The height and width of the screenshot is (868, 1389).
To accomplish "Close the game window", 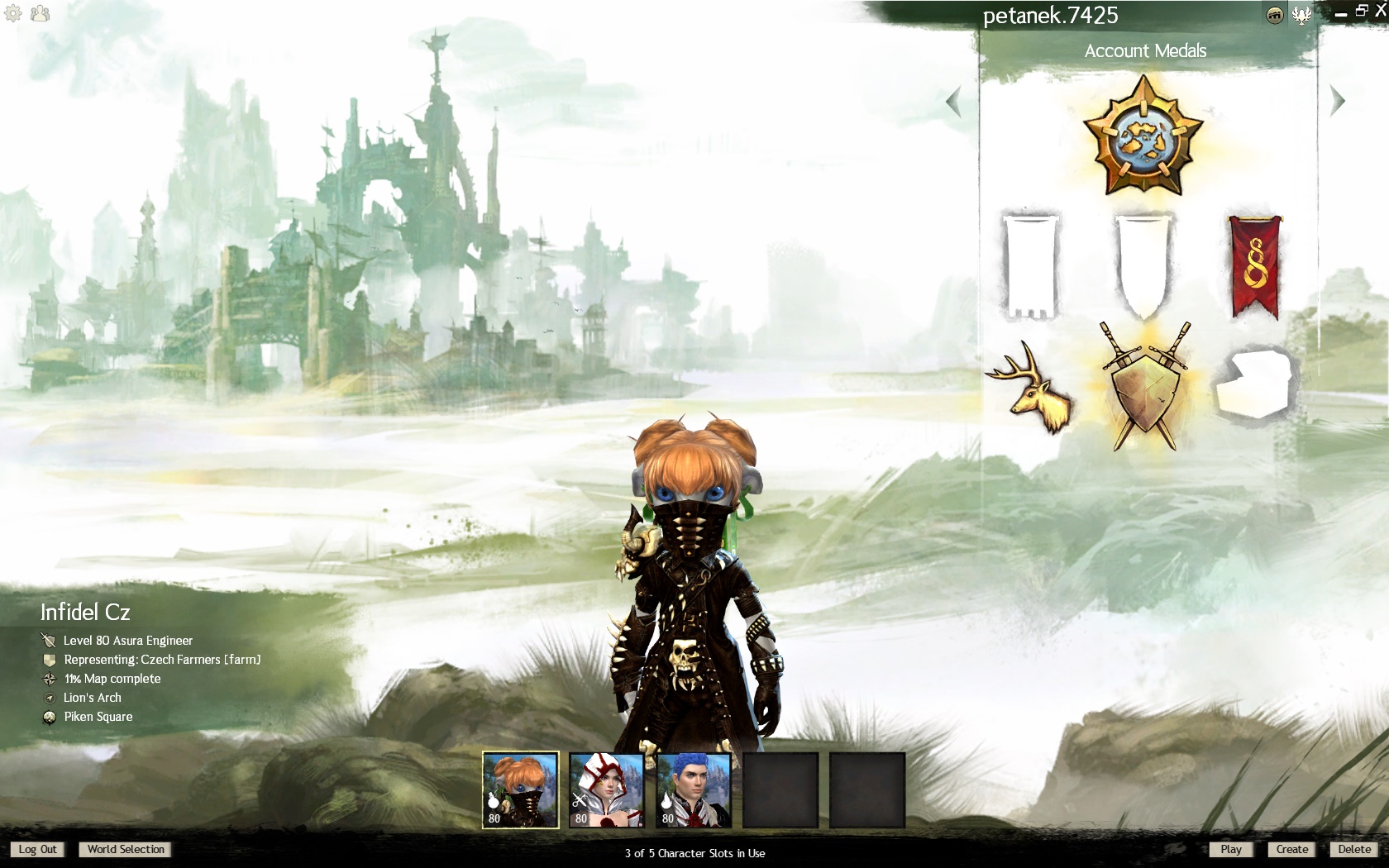I will tap(1379, 10).
